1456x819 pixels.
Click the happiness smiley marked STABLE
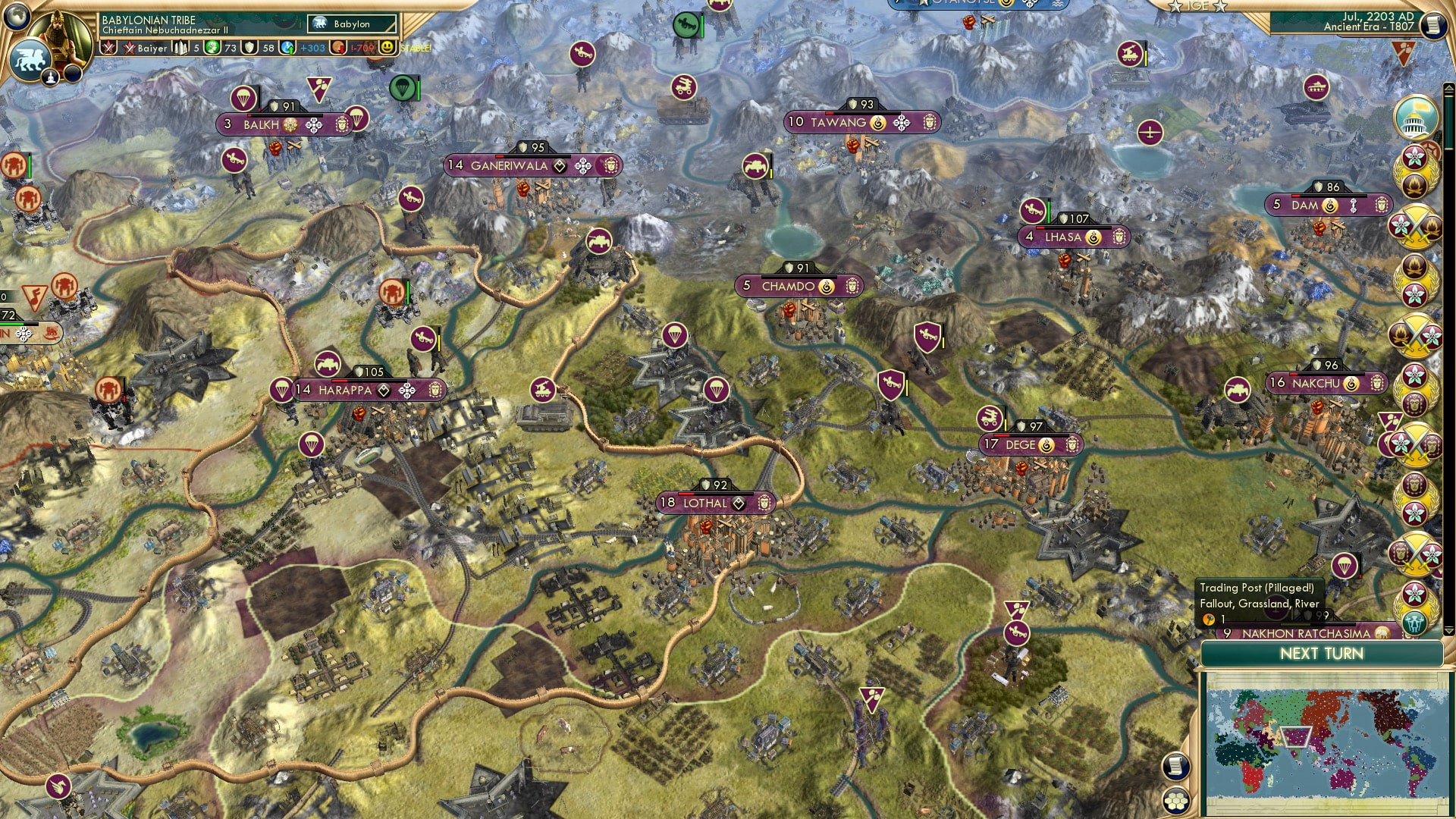click(x=387, y=48)
